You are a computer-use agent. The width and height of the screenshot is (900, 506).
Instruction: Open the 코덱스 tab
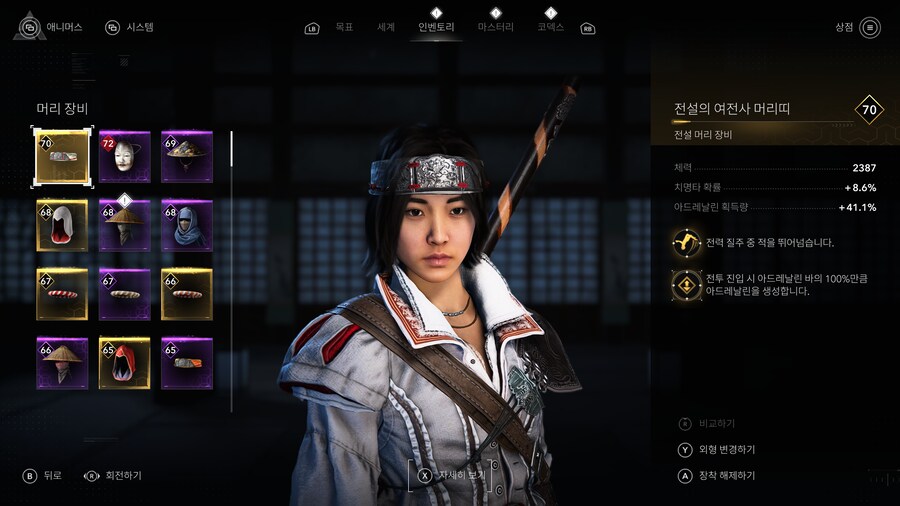(550, 27)
